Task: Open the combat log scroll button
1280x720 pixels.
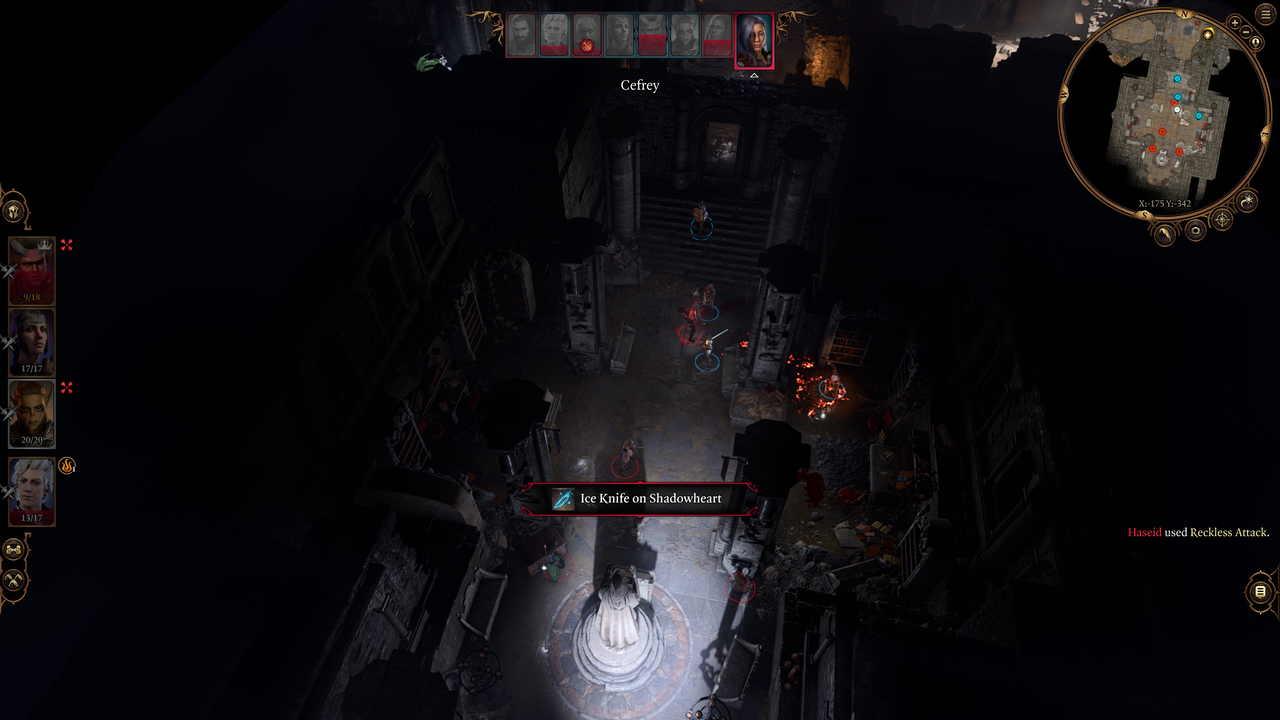Action: pos(1260,592)
